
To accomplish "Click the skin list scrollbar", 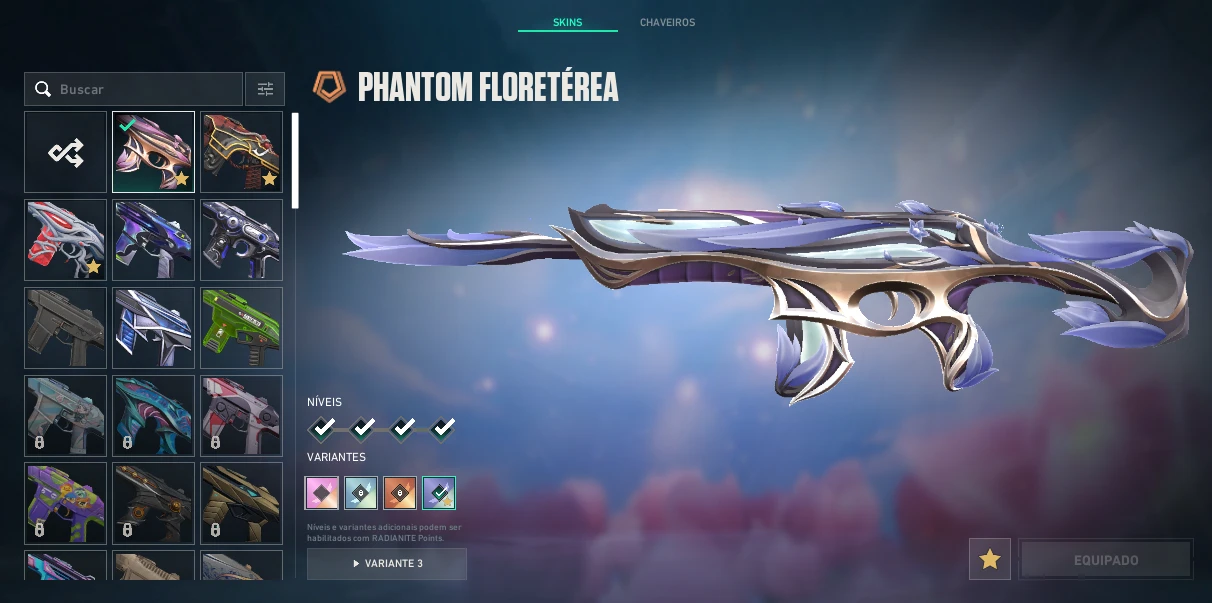I will 295,160.
